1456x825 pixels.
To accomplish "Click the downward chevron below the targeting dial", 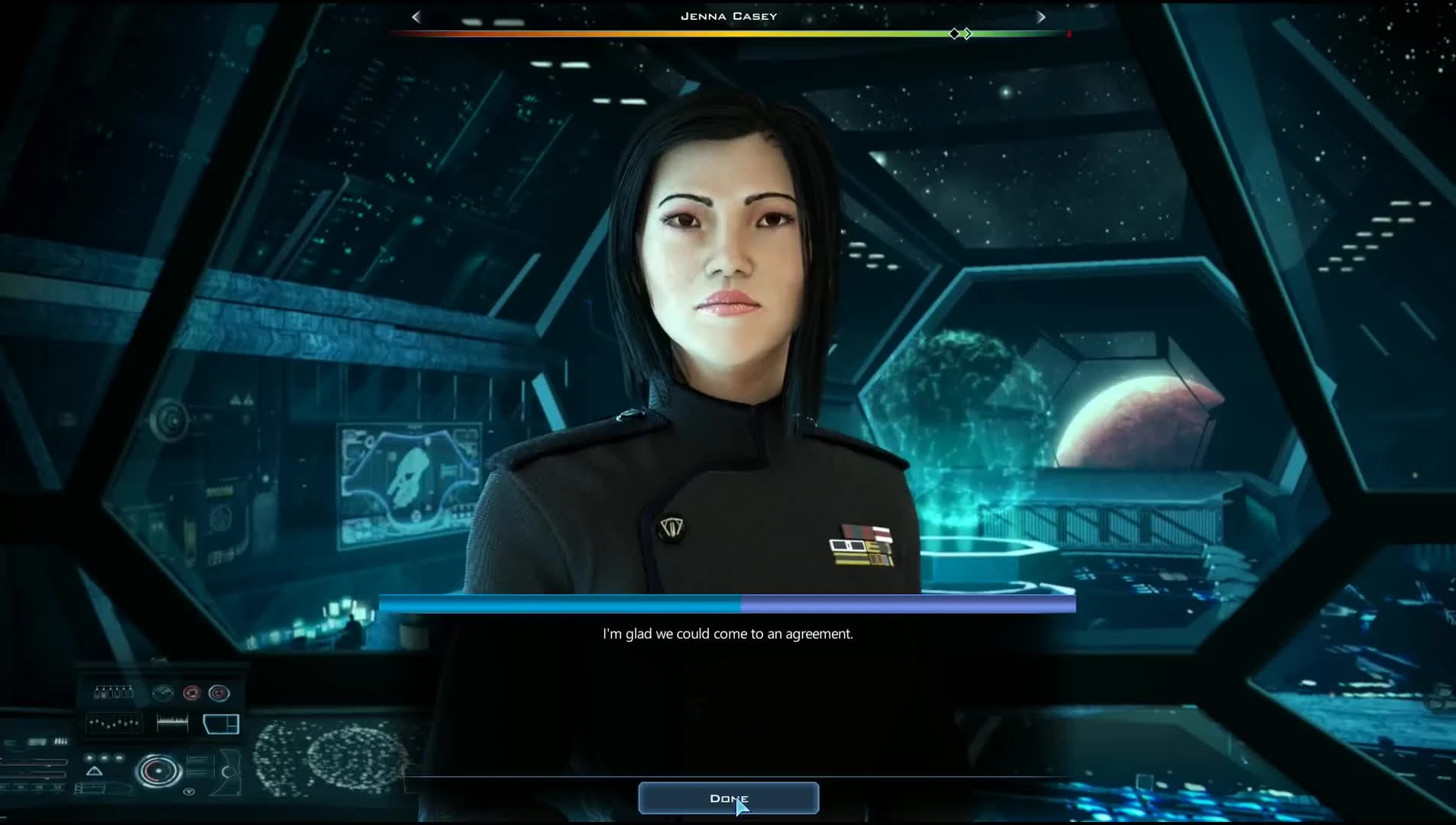I will (189, 791).
